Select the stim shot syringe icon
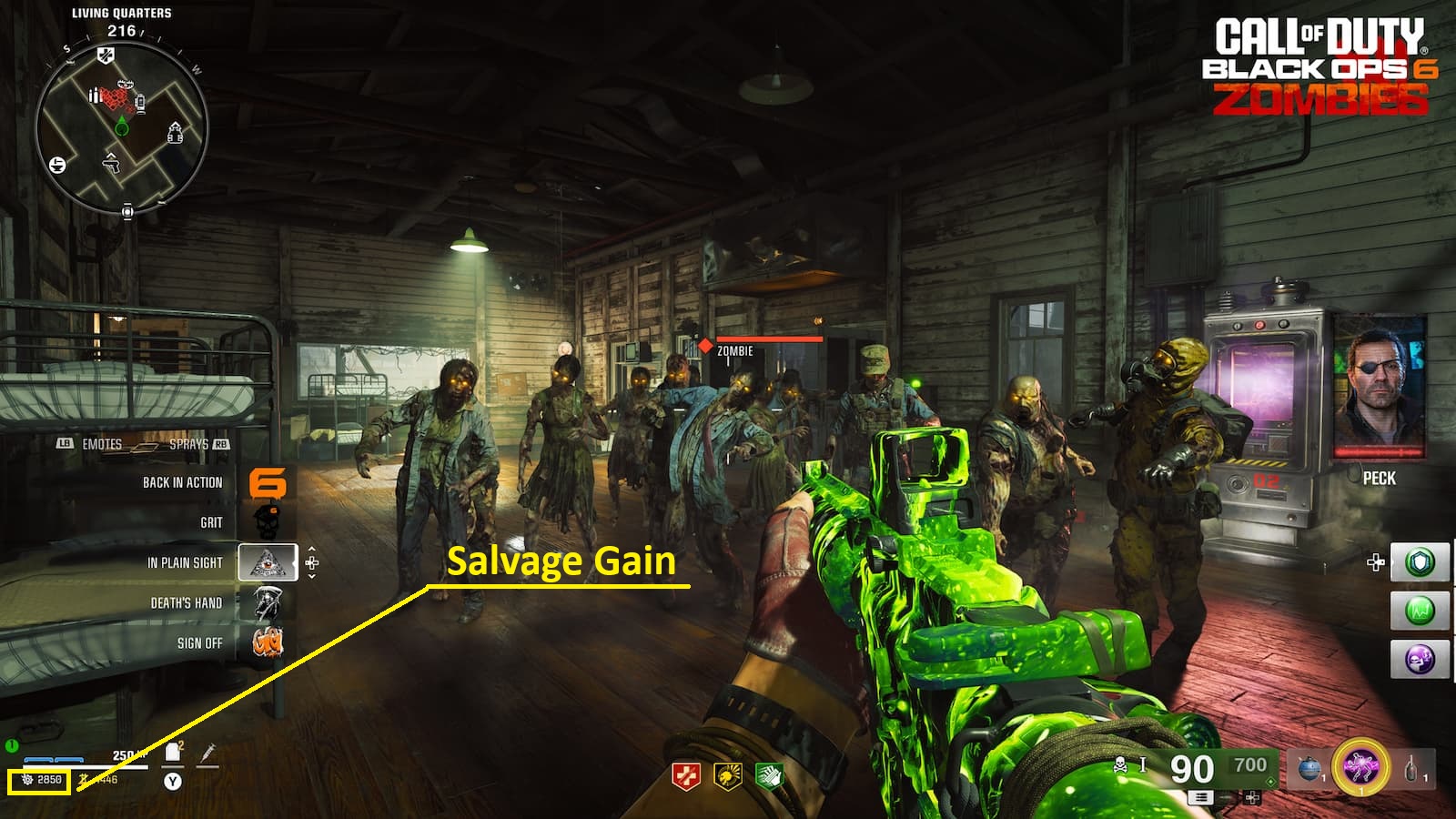 tap(209, 753)
